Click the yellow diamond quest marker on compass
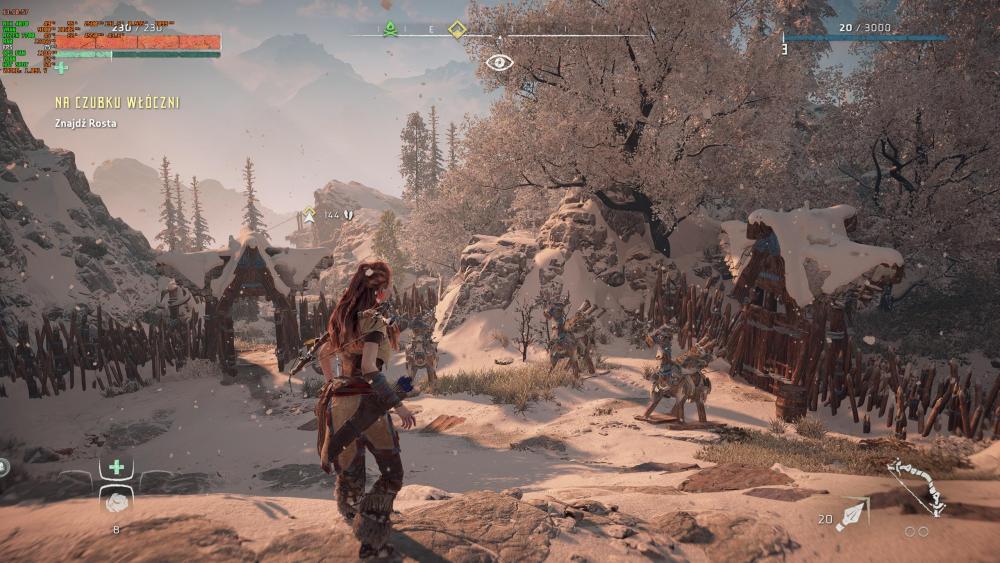The width and height of the screenshot is (1000, 563). point(457,28)
